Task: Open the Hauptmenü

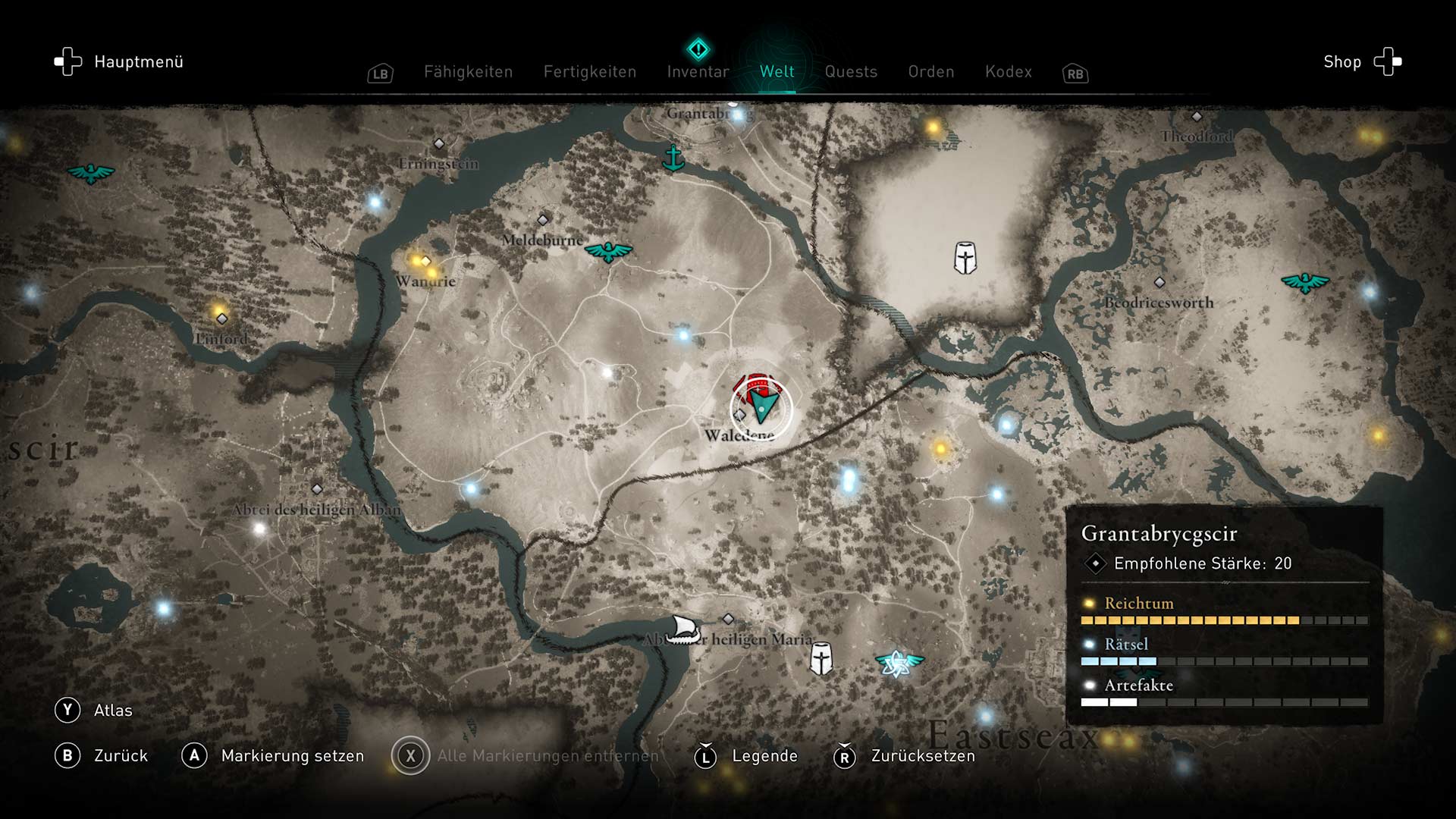Action: [x=120, y=62]
